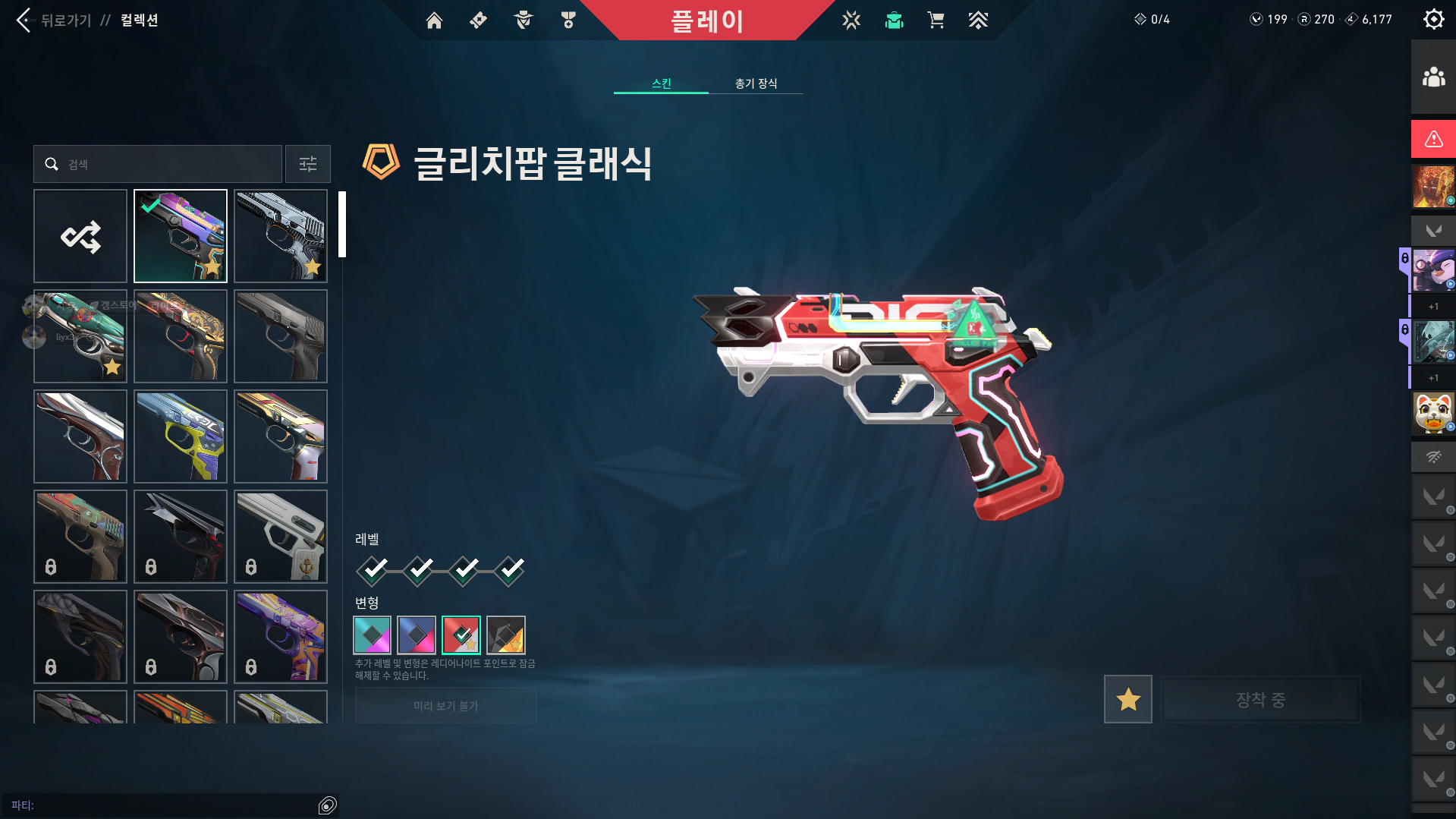The image size is (1456, 819).
Task: Switch to the 총기 장식 tab
Action: coord(755,83)
